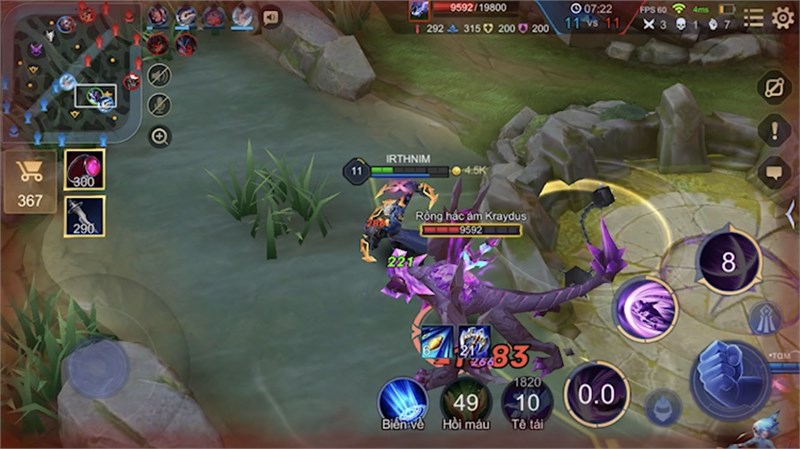
Task: Buy the suggested red gem item costing 300
Action: pyautogui.click(x=84, y=170)
